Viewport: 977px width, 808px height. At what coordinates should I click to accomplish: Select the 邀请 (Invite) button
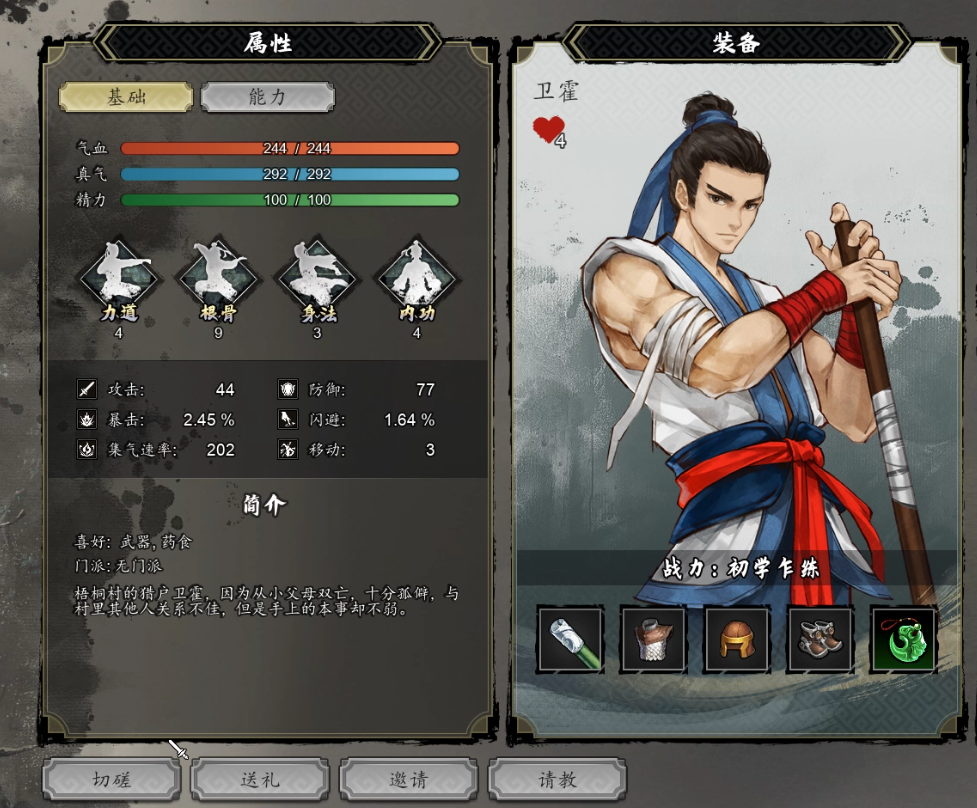point(408,779)
